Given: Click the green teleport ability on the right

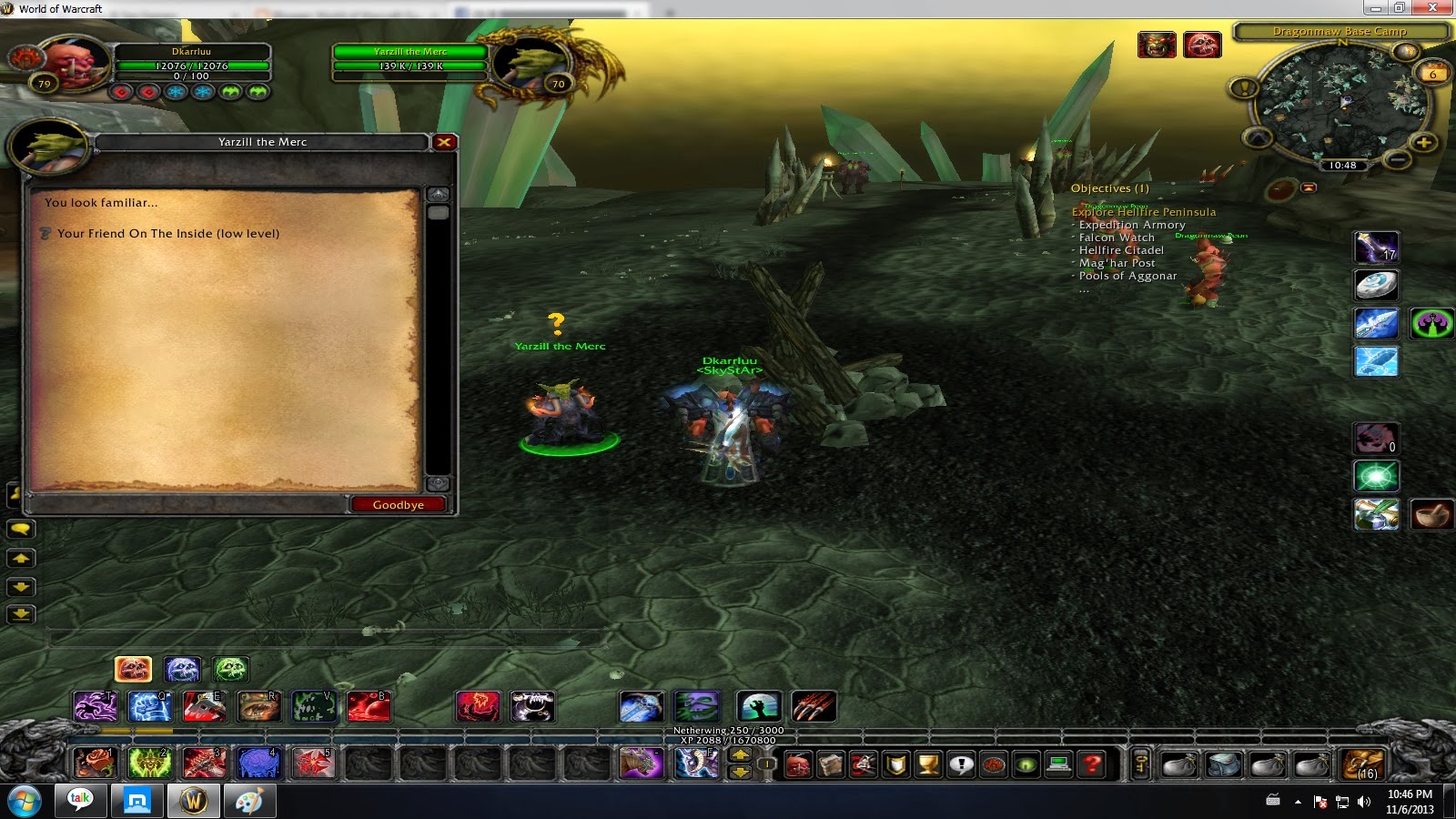Looking at the screenshot, I should [1376, 476].
